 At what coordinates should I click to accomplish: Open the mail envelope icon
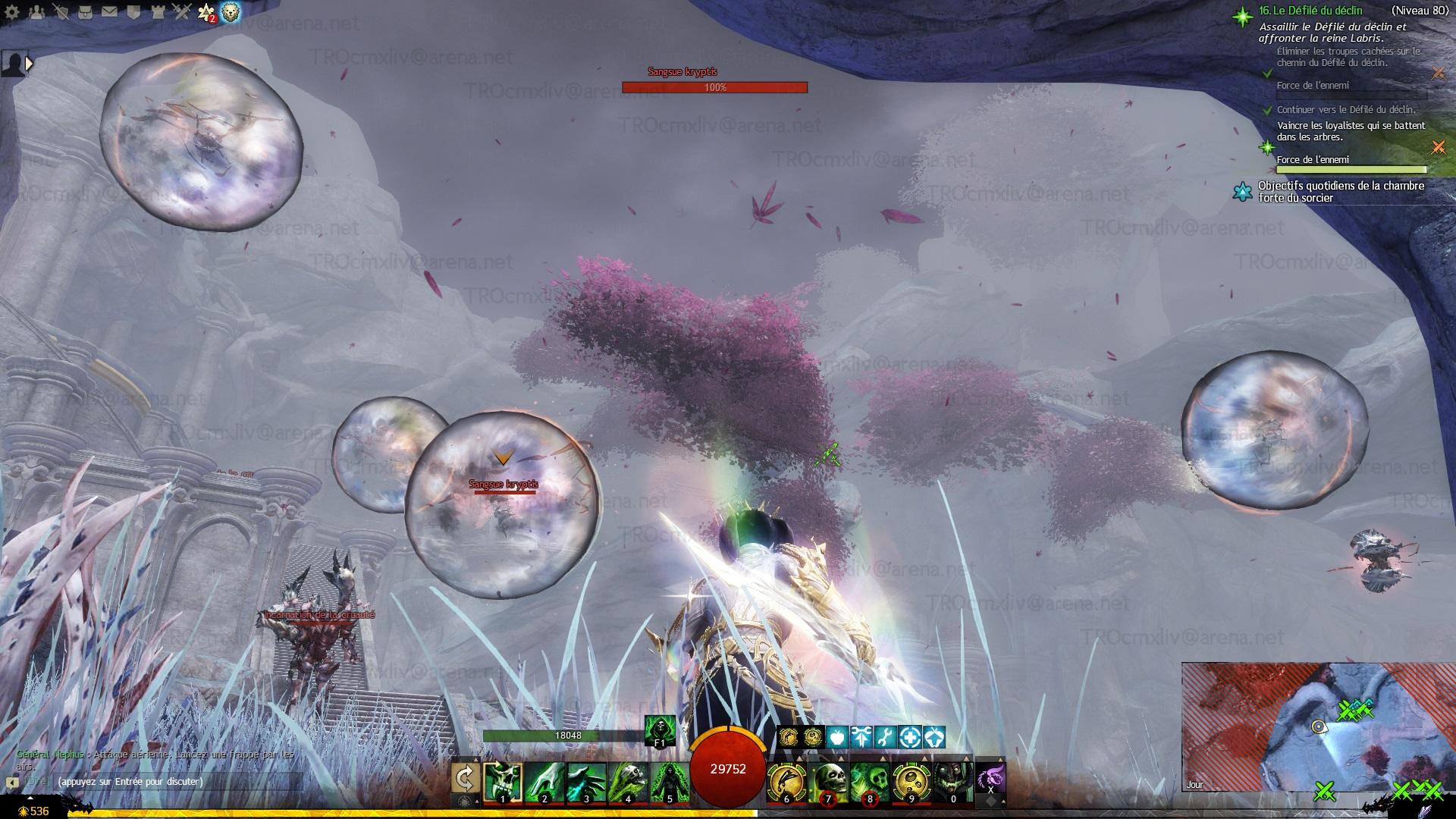109,12
